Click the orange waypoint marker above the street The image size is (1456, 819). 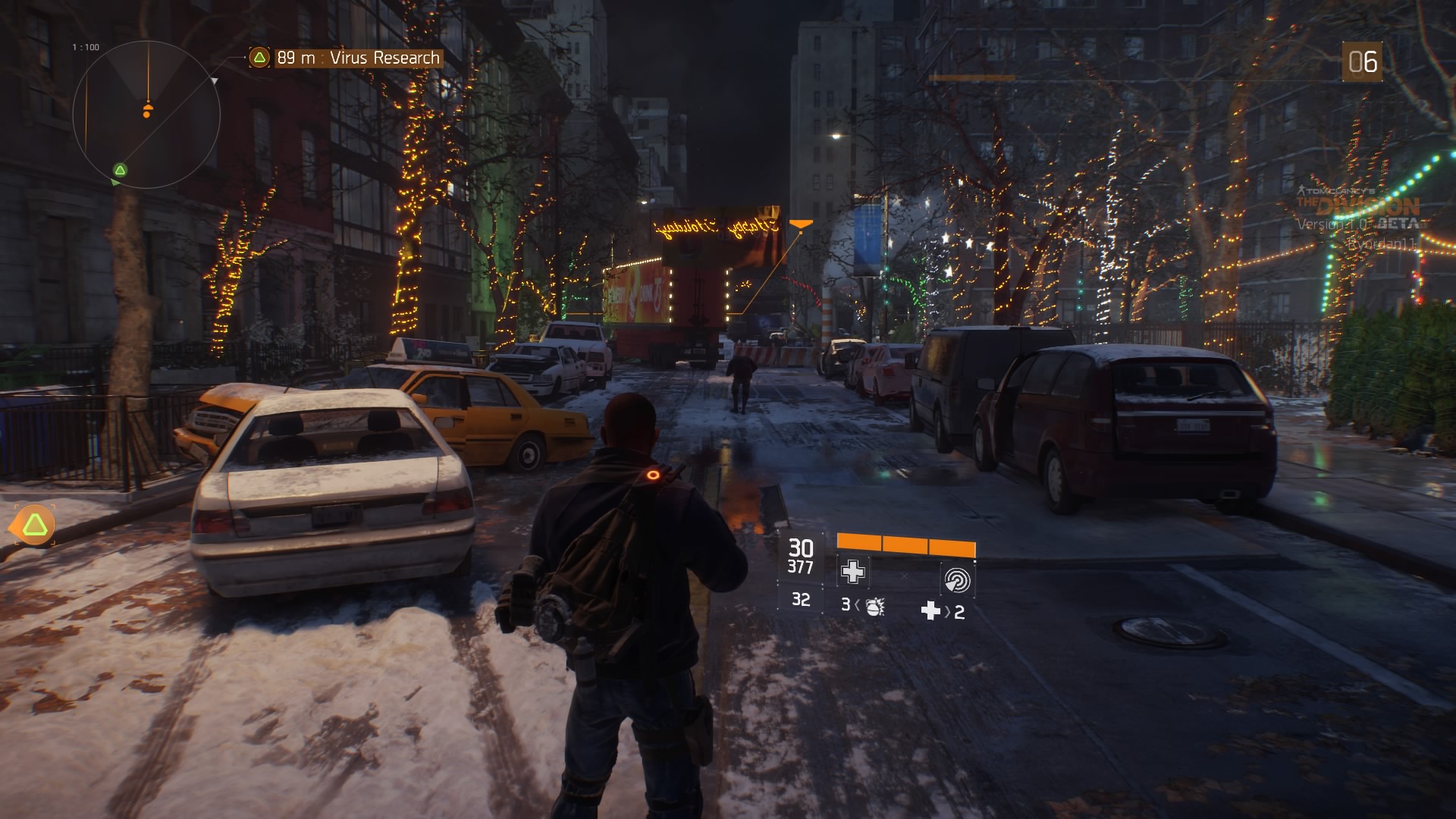[801, 224]
